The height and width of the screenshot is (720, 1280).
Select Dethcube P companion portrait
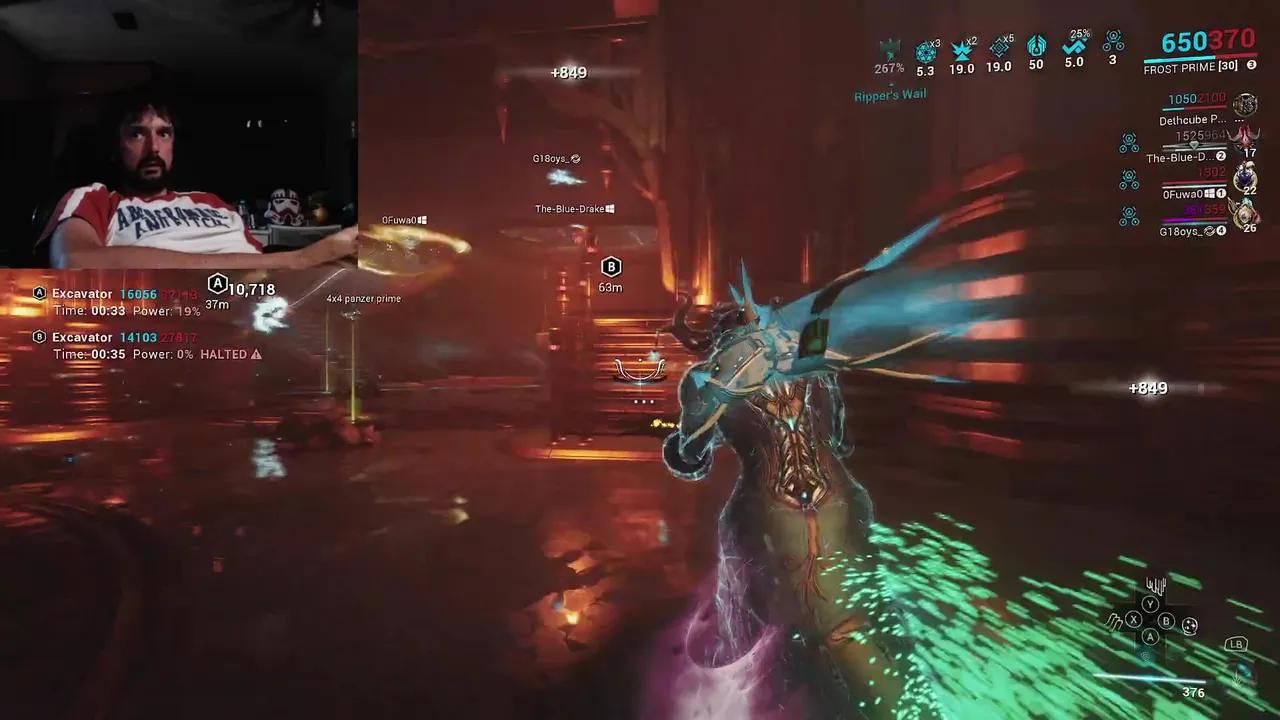tap(1245, 103)
